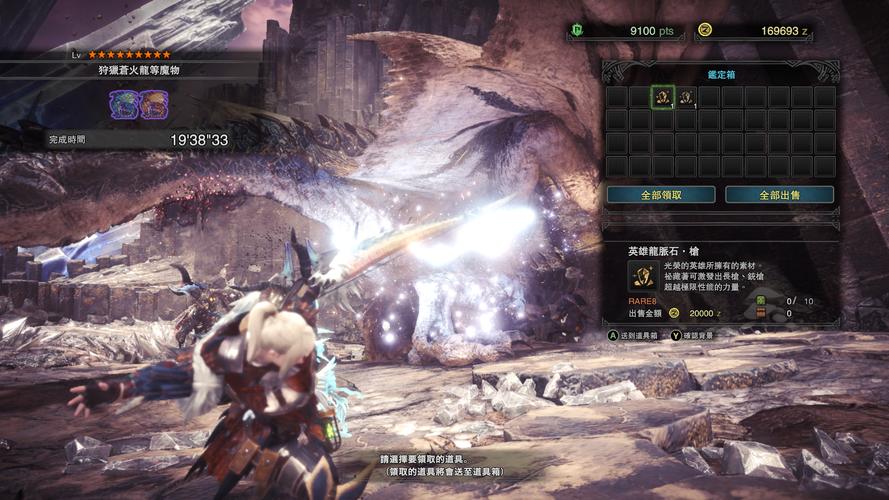The width and height of the screenshot is (889, 500).
Task: Pick the streamstone beside the highlighted slot
Action: (686, 97)
